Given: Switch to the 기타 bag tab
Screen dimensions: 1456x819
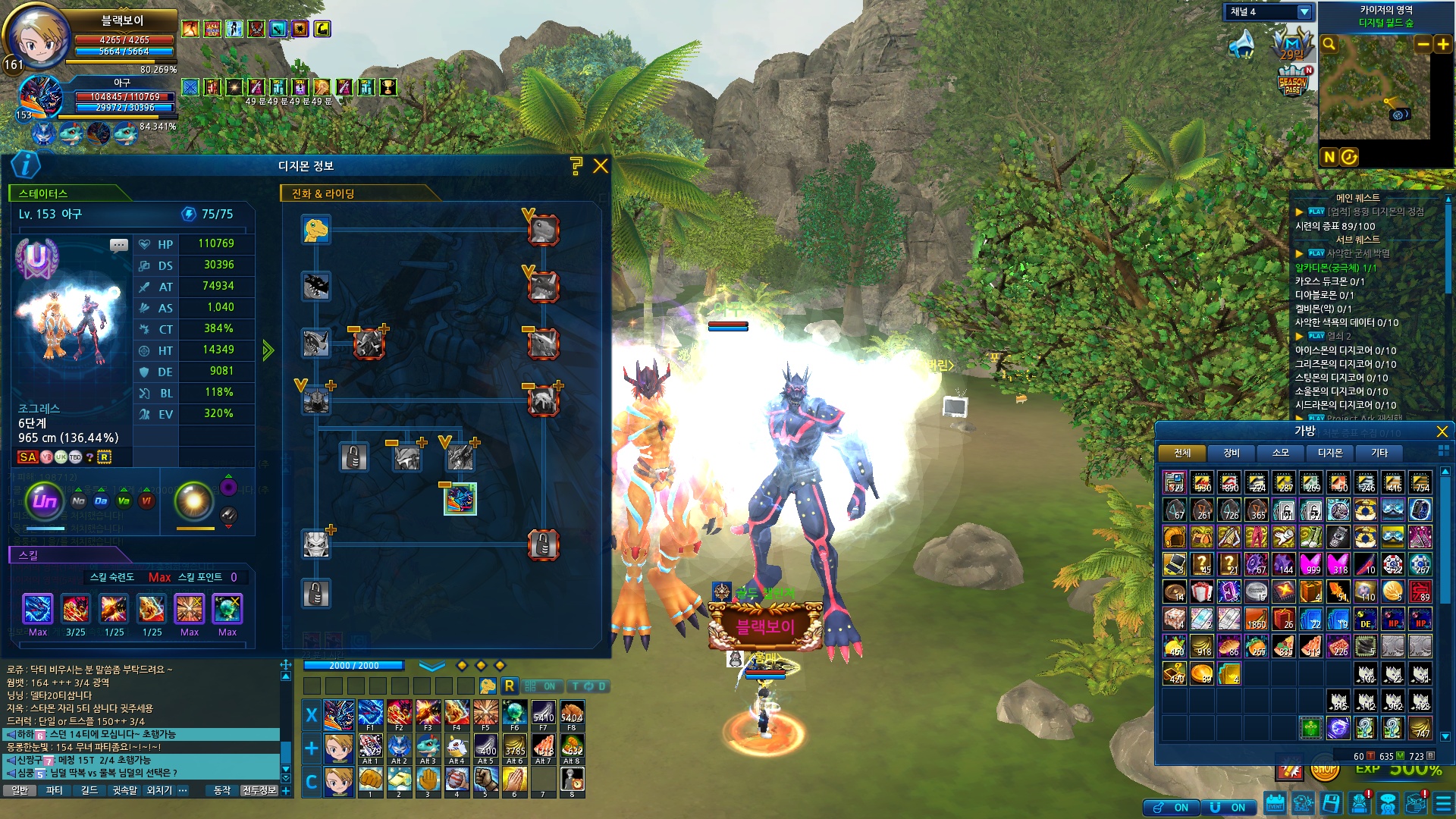Looking at the screenshot, I should pyautogui.click(x=1379, y=453).
